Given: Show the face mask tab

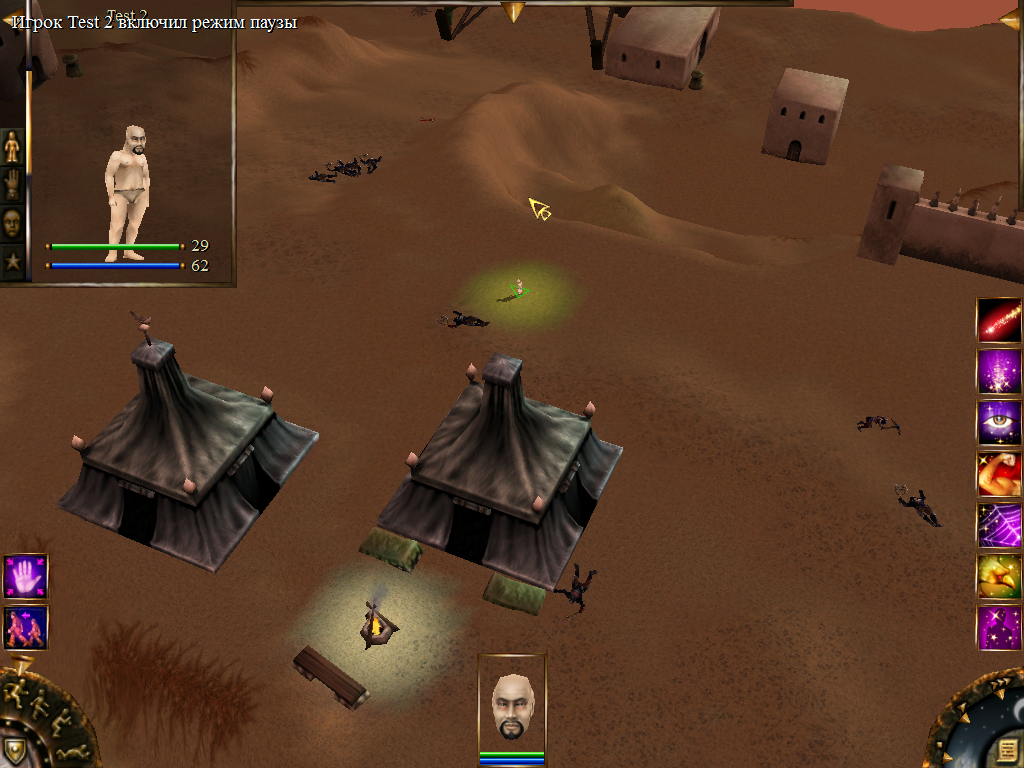Looking at the screenshot, I should click(x=12, y=223).
